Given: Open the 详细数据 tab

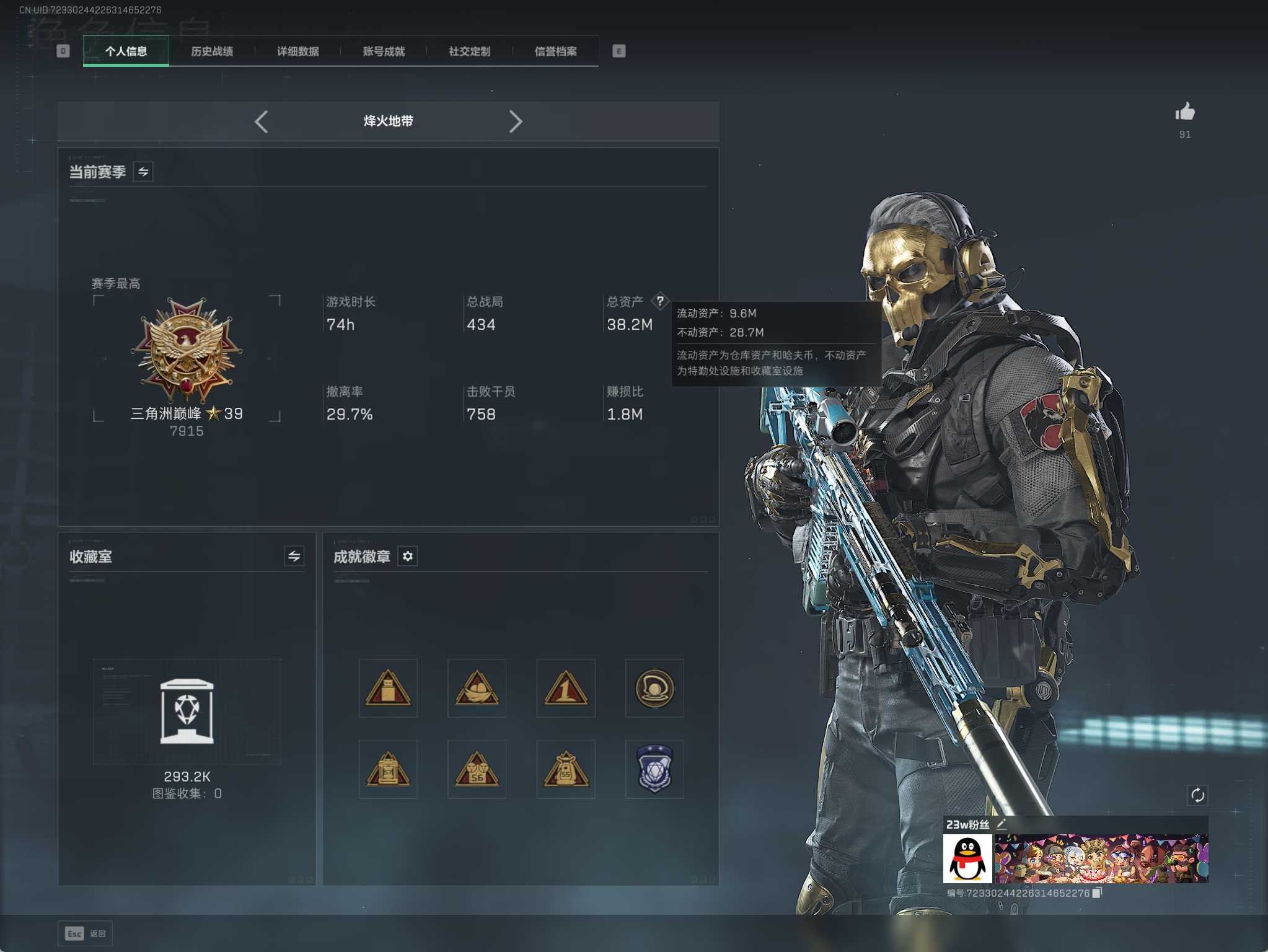Looking at the screenshot, I should (x=297, y=51).
